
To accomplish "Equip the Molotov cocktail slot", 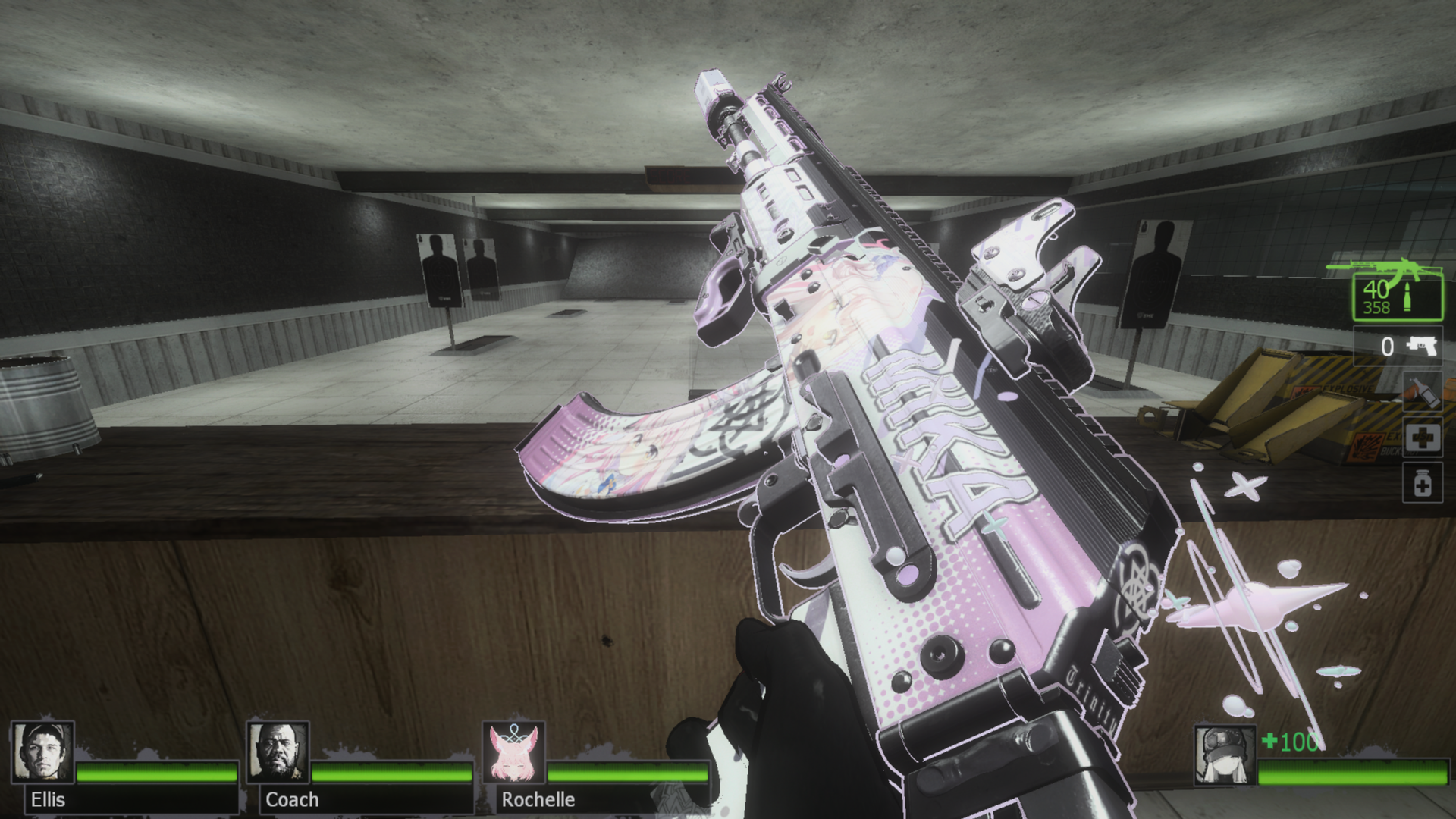I will [x=1421, y=392].
